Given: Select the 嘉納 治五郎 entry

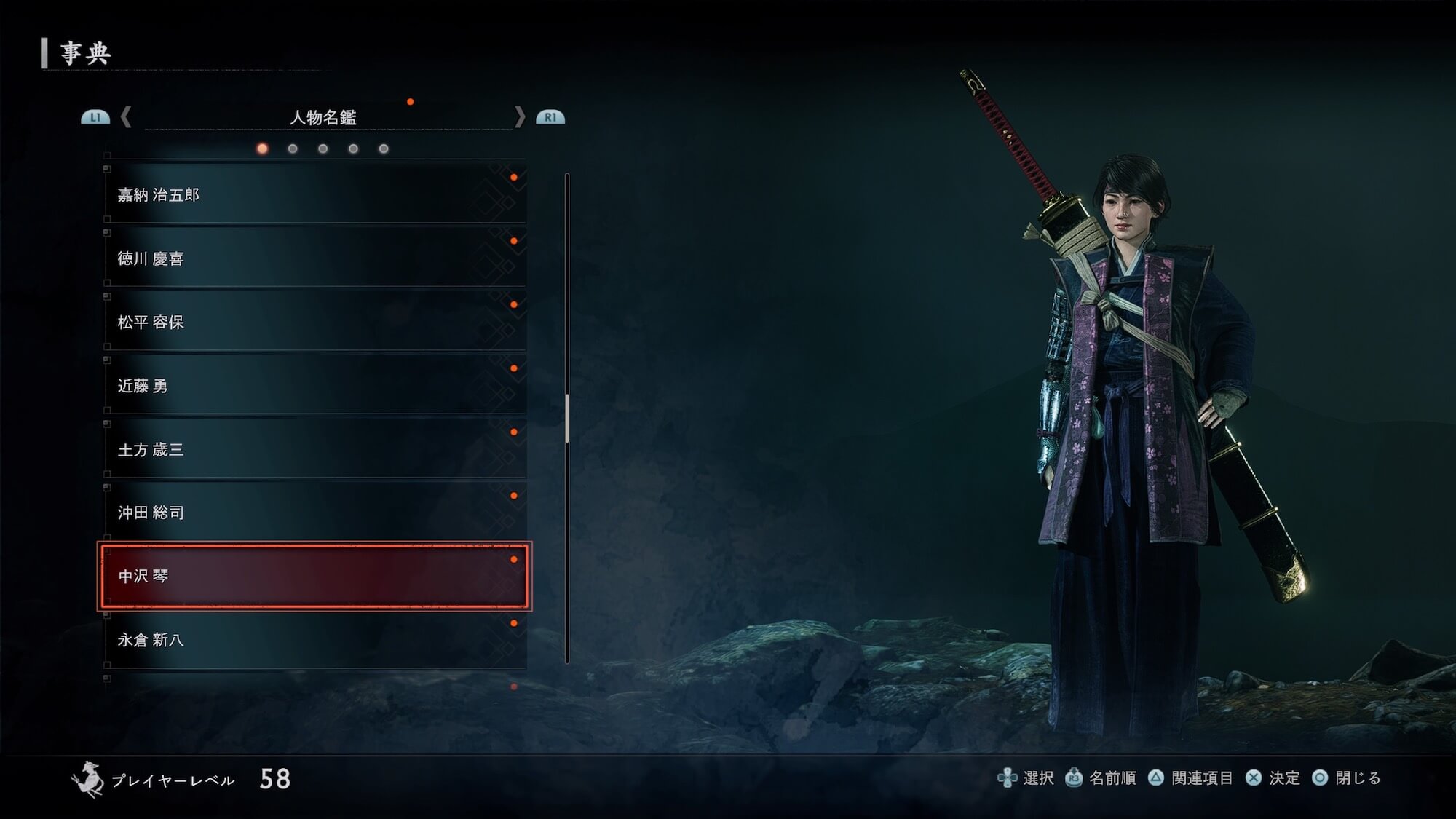Looking at the screenshot, I should click(x=314, y=194).
